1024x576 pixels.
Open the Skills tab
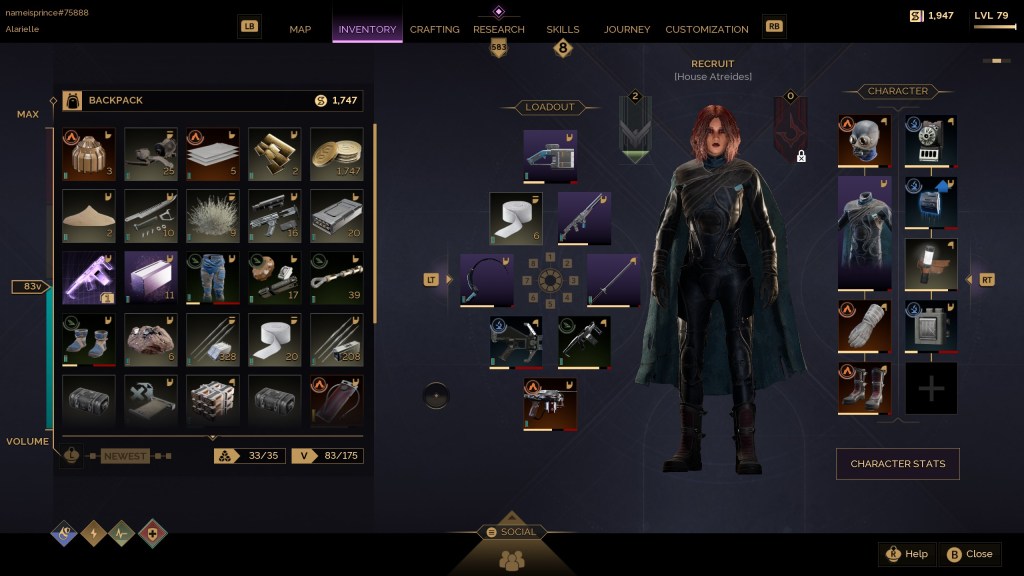point(563,29)
